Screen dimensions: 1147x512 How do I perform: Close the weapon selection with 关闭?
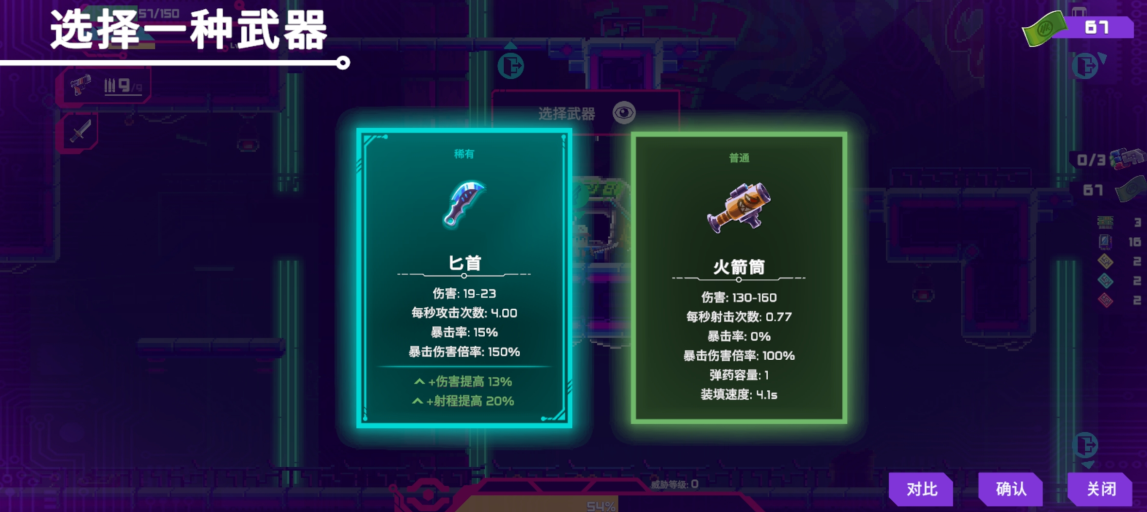coord(1100,489)
